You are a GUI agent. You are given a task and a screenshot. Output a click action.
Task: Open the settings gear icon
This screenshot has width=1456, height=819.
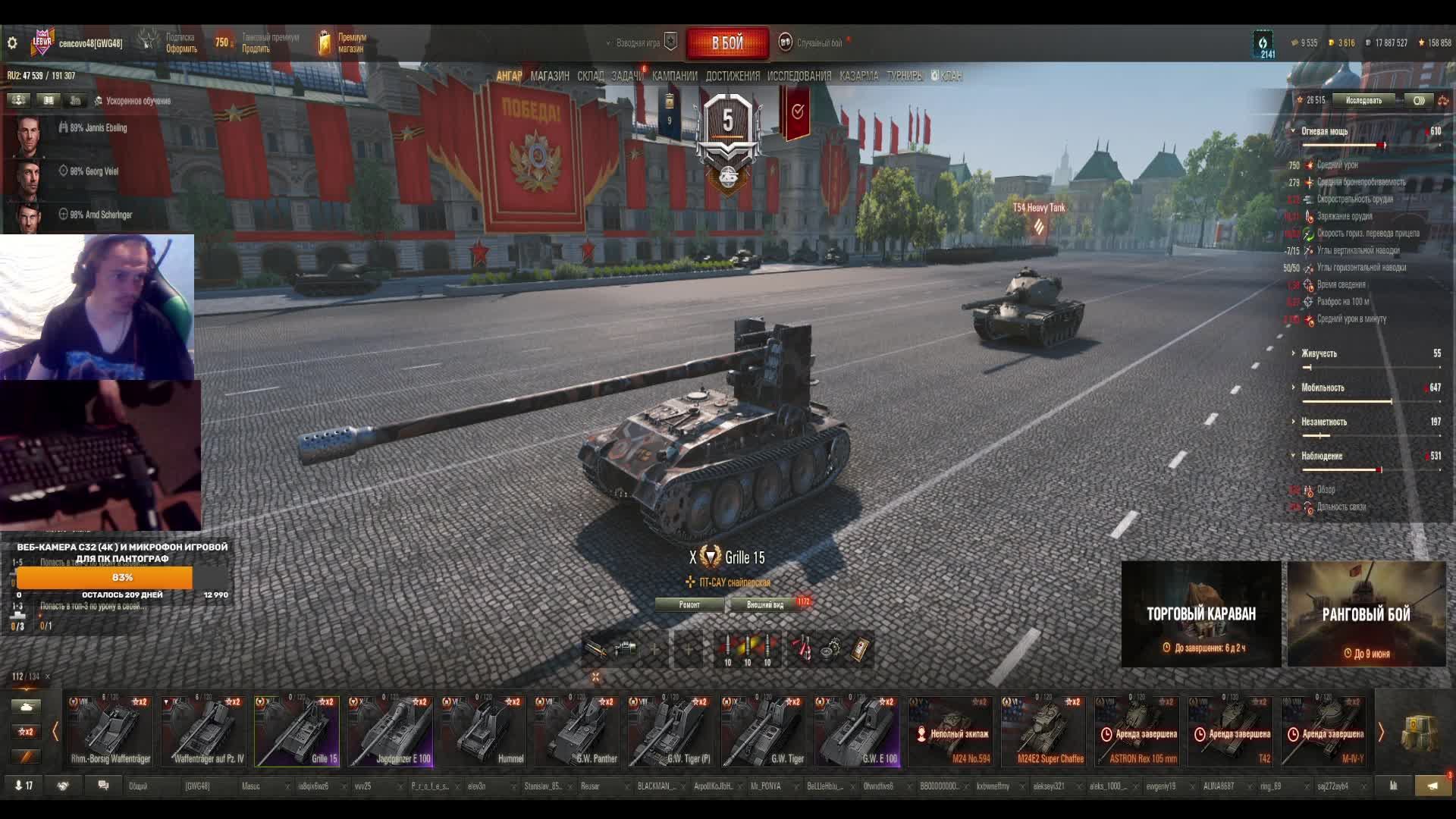pos(12,43)
